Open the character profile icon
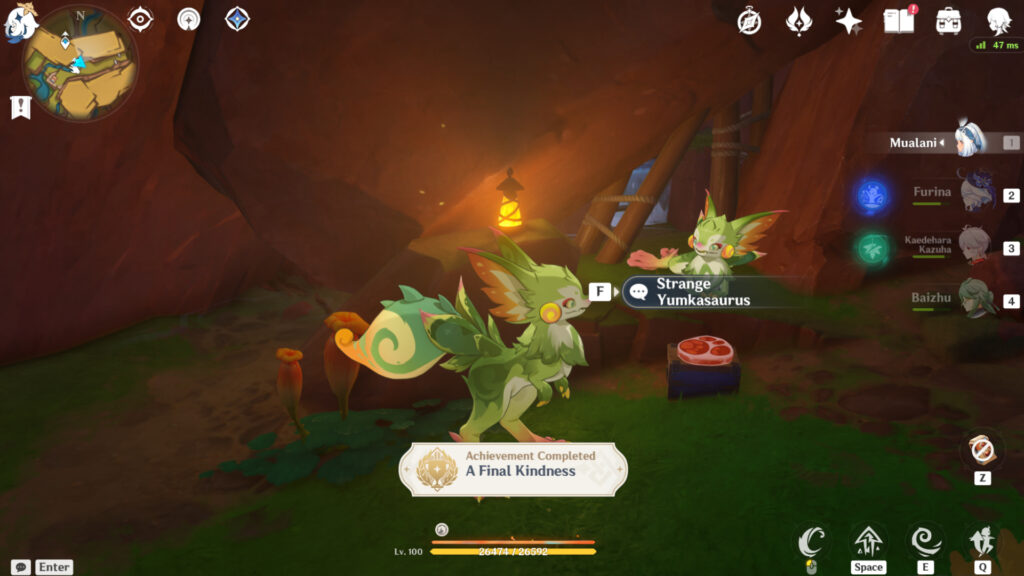Screen dimensions: 1024x576 click(x=998, y=21)
